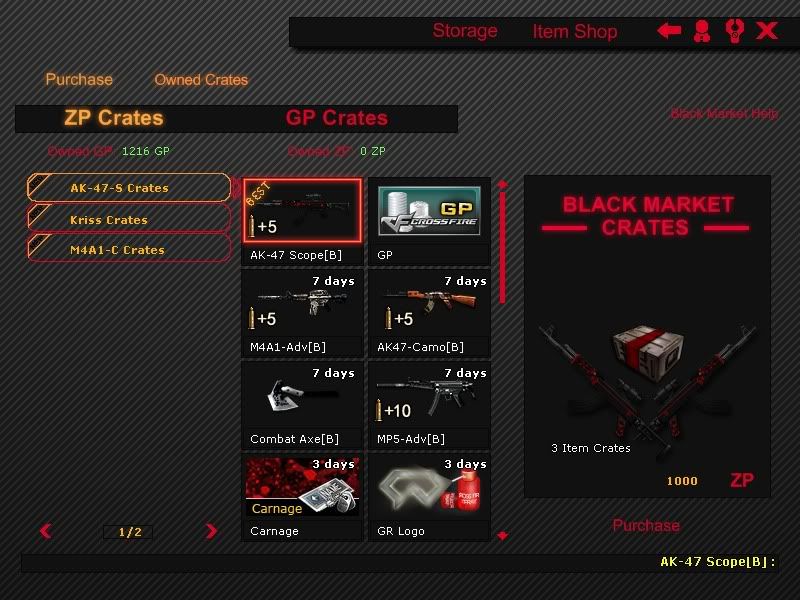Image resolution: width=800 pixels, height=600 pixels.
Task: Select Kriss Crates entry
Action: tap(129, 220)
